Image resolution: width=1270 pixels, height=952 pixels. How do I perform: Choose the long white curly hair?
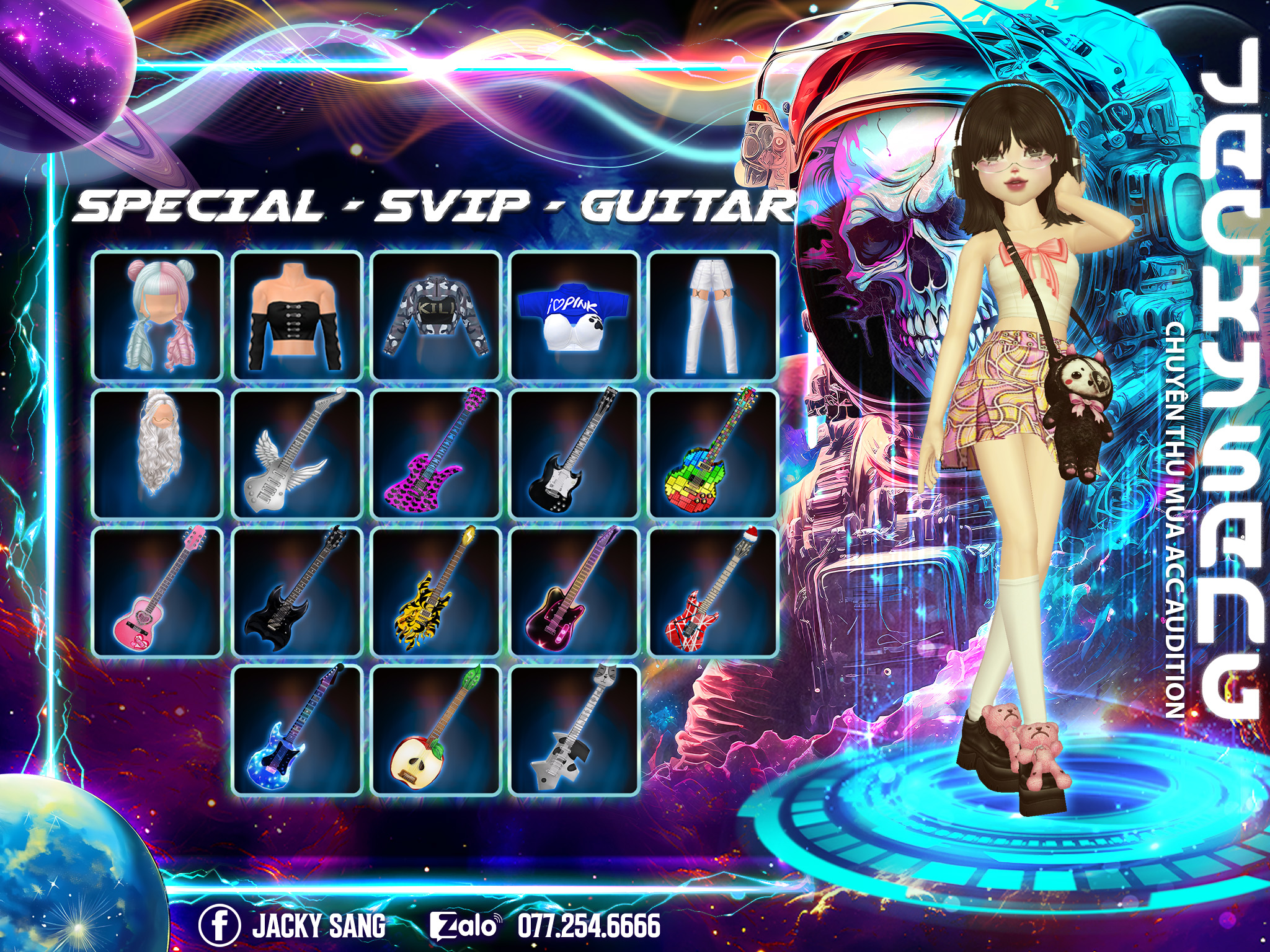[x=158, y=454]
